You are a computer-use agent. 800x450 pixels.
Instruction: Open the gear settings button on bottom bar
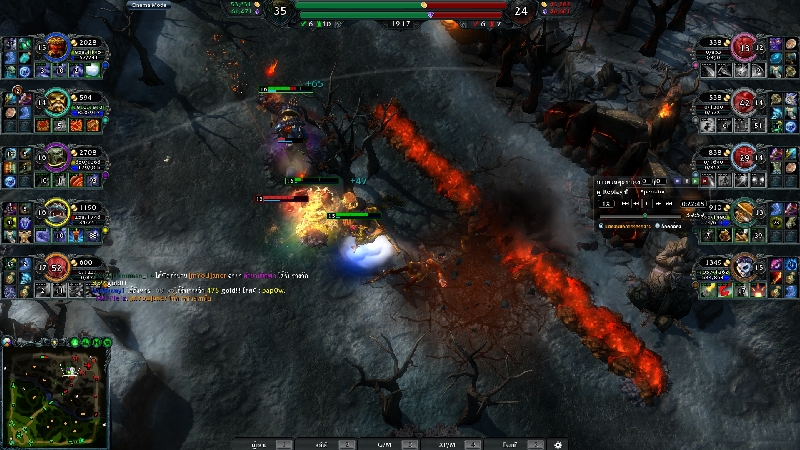(558, 444)
